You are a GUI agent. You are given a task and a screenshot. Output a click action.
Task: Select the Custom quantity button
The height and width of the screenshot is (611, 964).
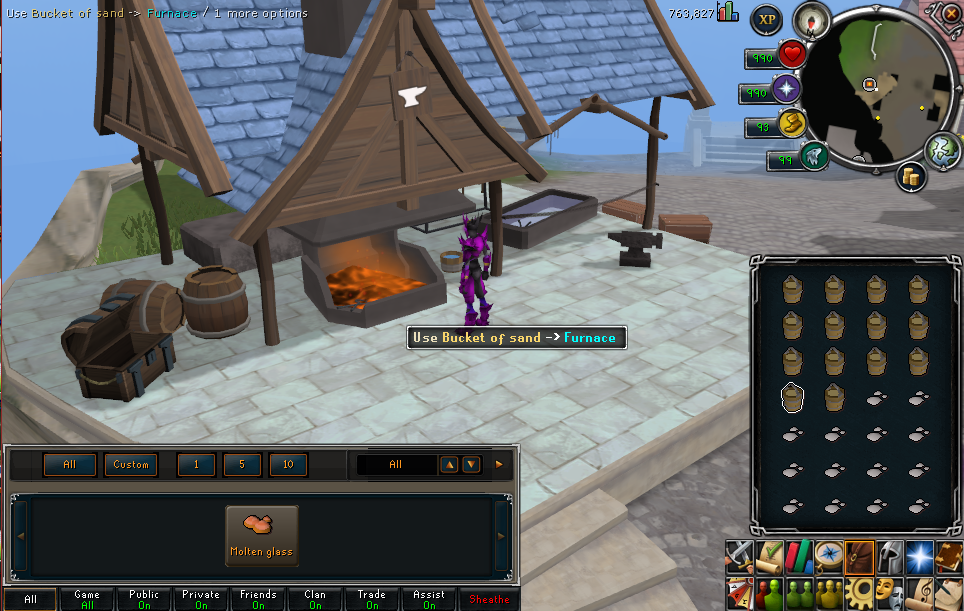tap(131, 465)
